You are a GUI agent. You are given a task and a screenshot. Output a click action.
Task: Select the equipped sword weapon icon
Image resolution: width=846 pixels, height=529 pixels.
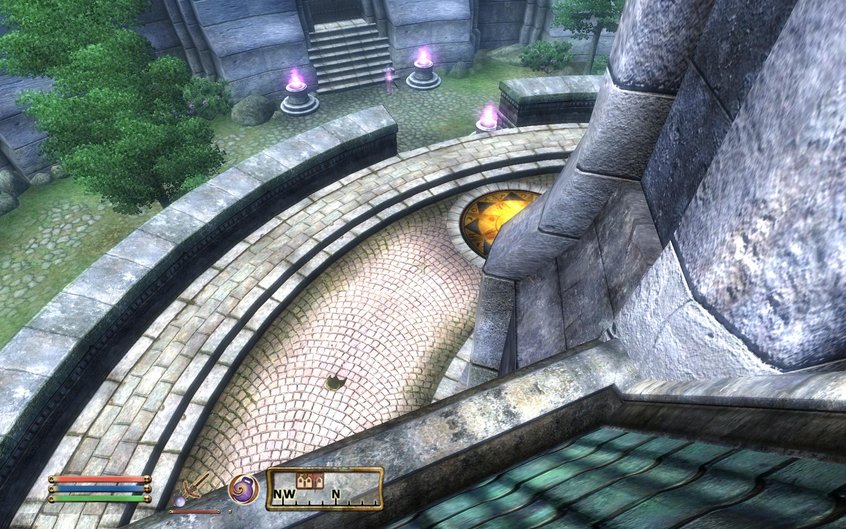198,487
